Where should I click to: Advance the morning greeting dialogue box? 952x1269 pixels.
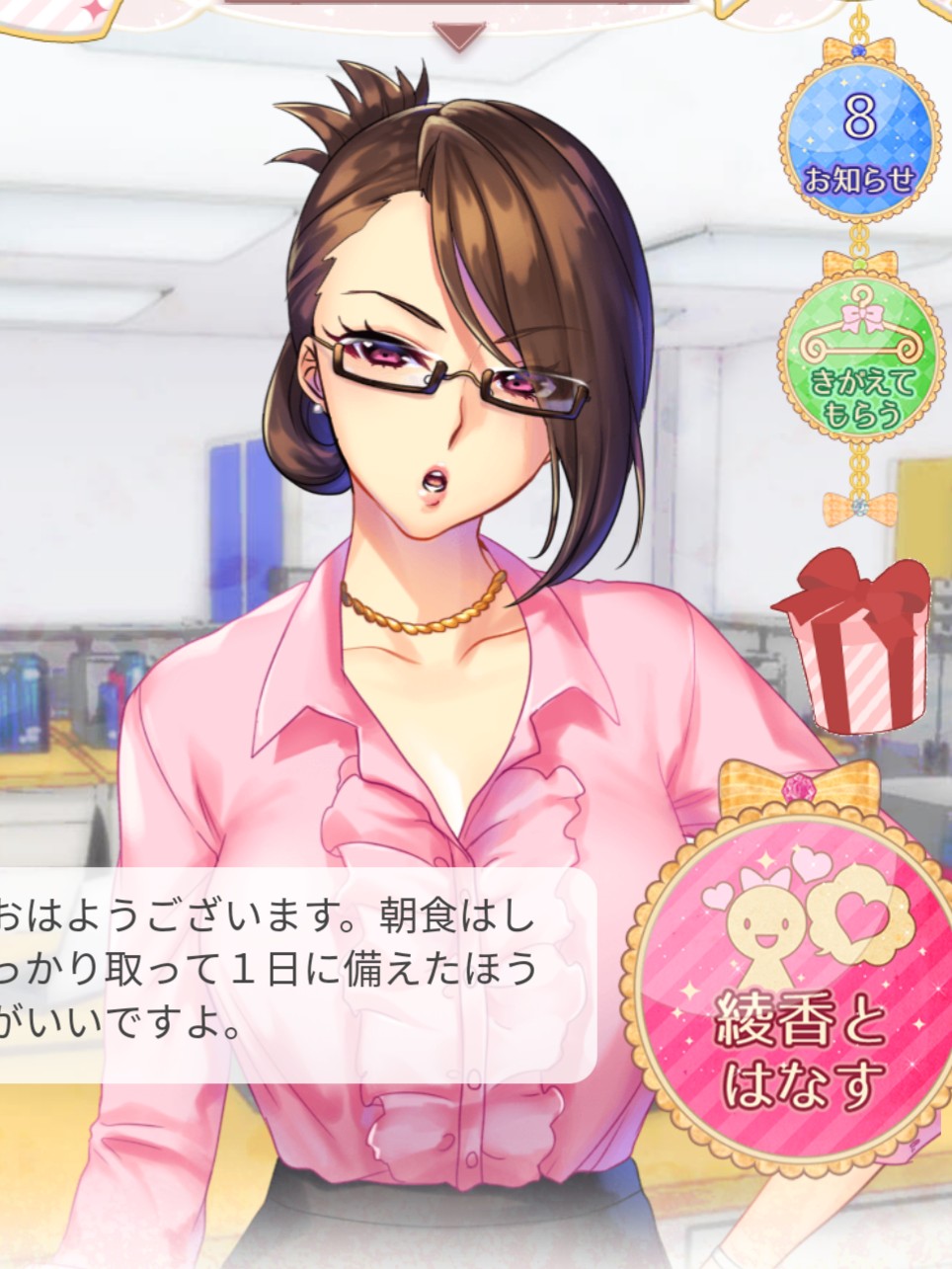pyautogui.click(x=286, y=975)
